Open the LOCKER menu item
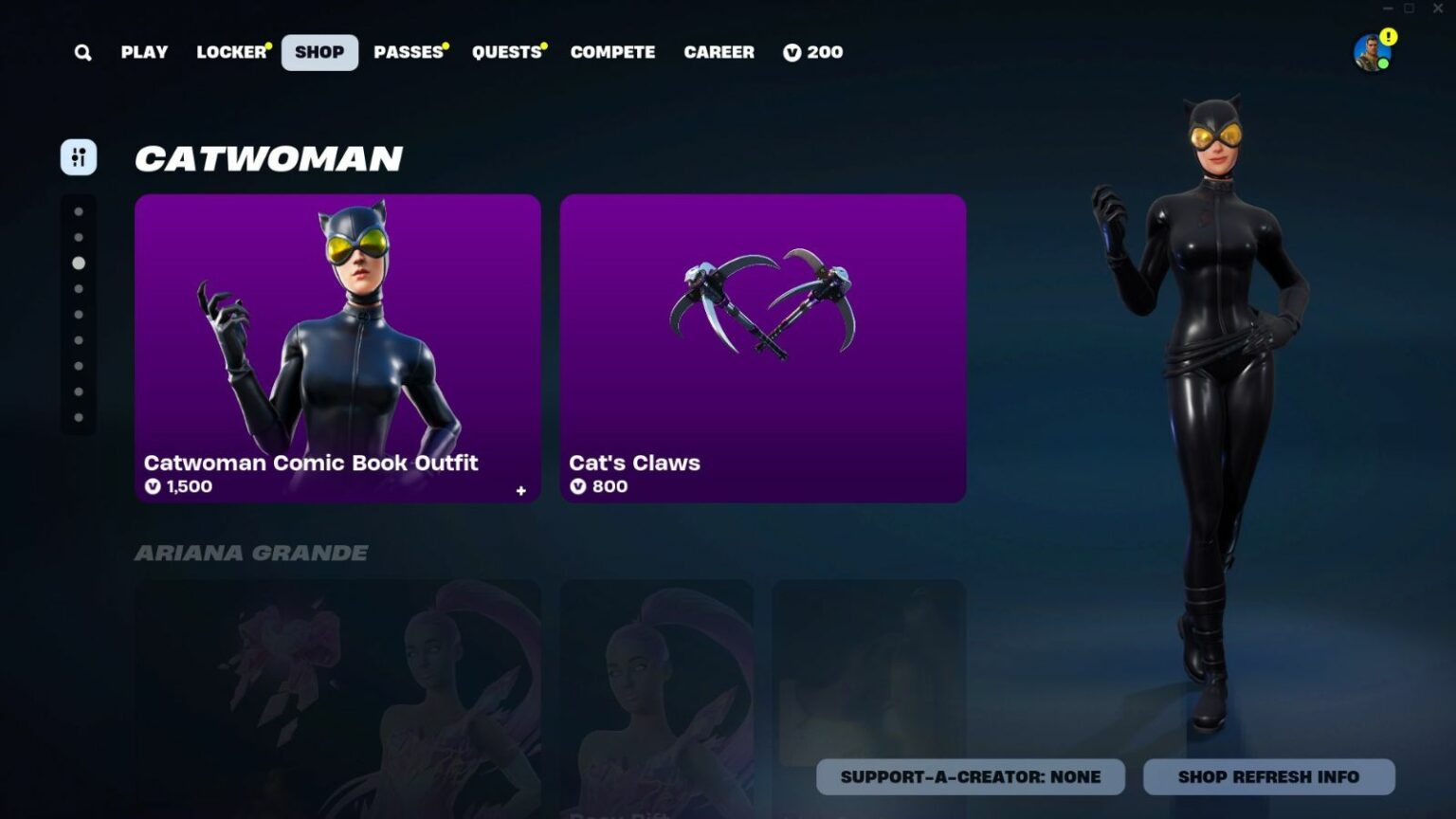This screenshot has width=1456, height=819. 230,52
